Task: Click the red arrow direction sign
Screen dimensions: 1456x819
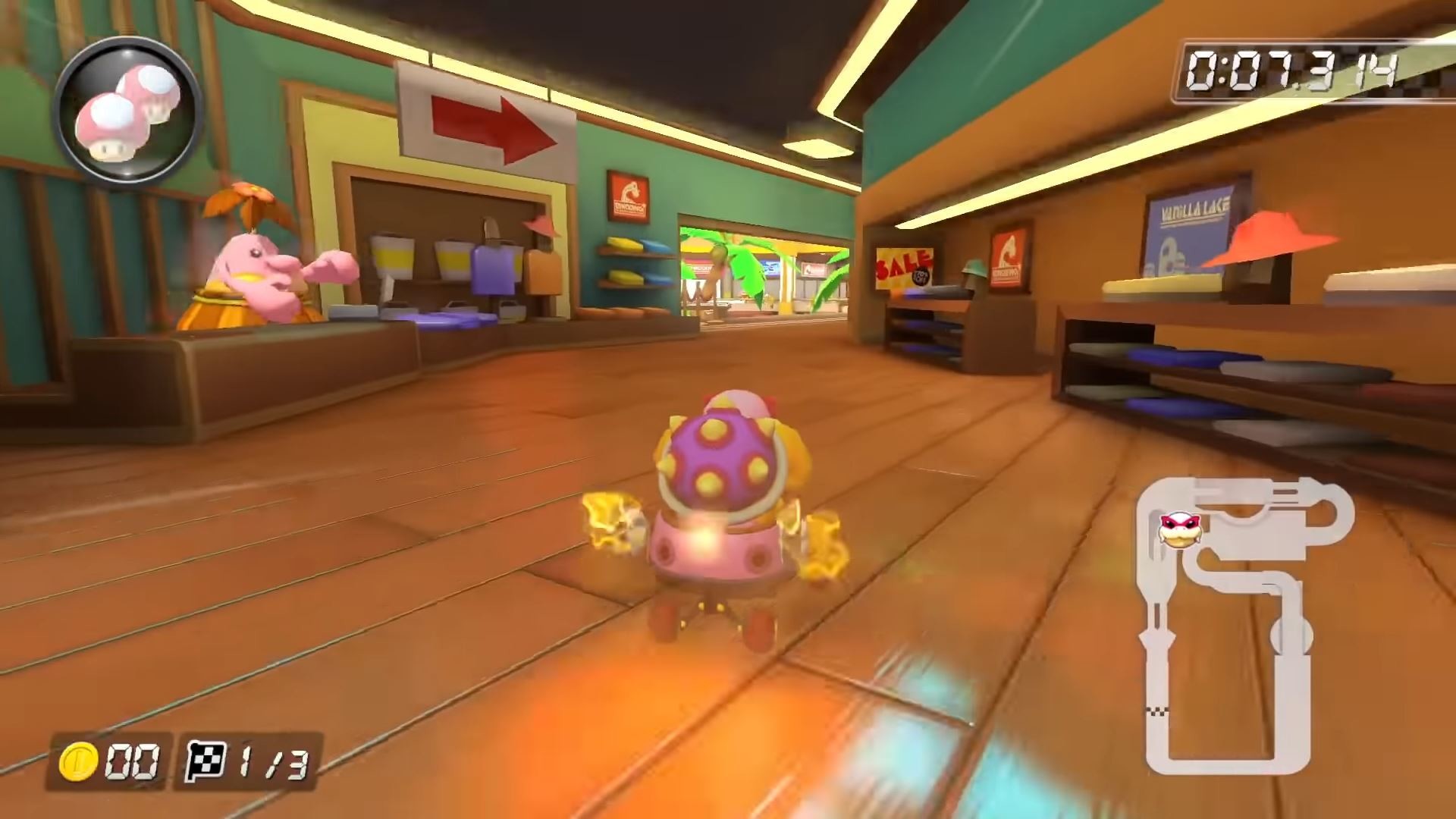Action: point(485,125)
